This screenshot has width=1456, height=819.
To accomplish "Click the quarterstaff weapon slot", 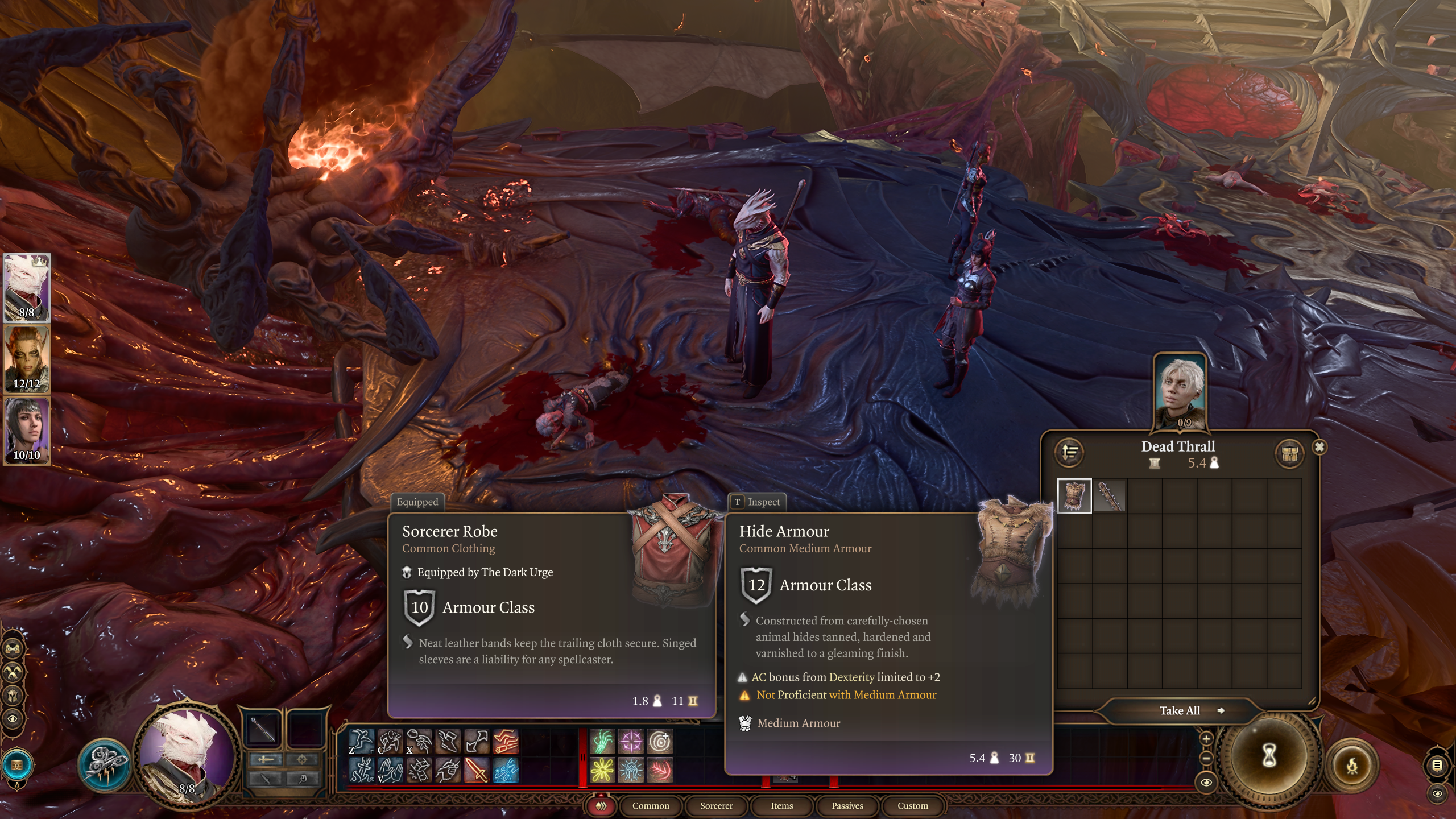I will (x=264, y=729).
